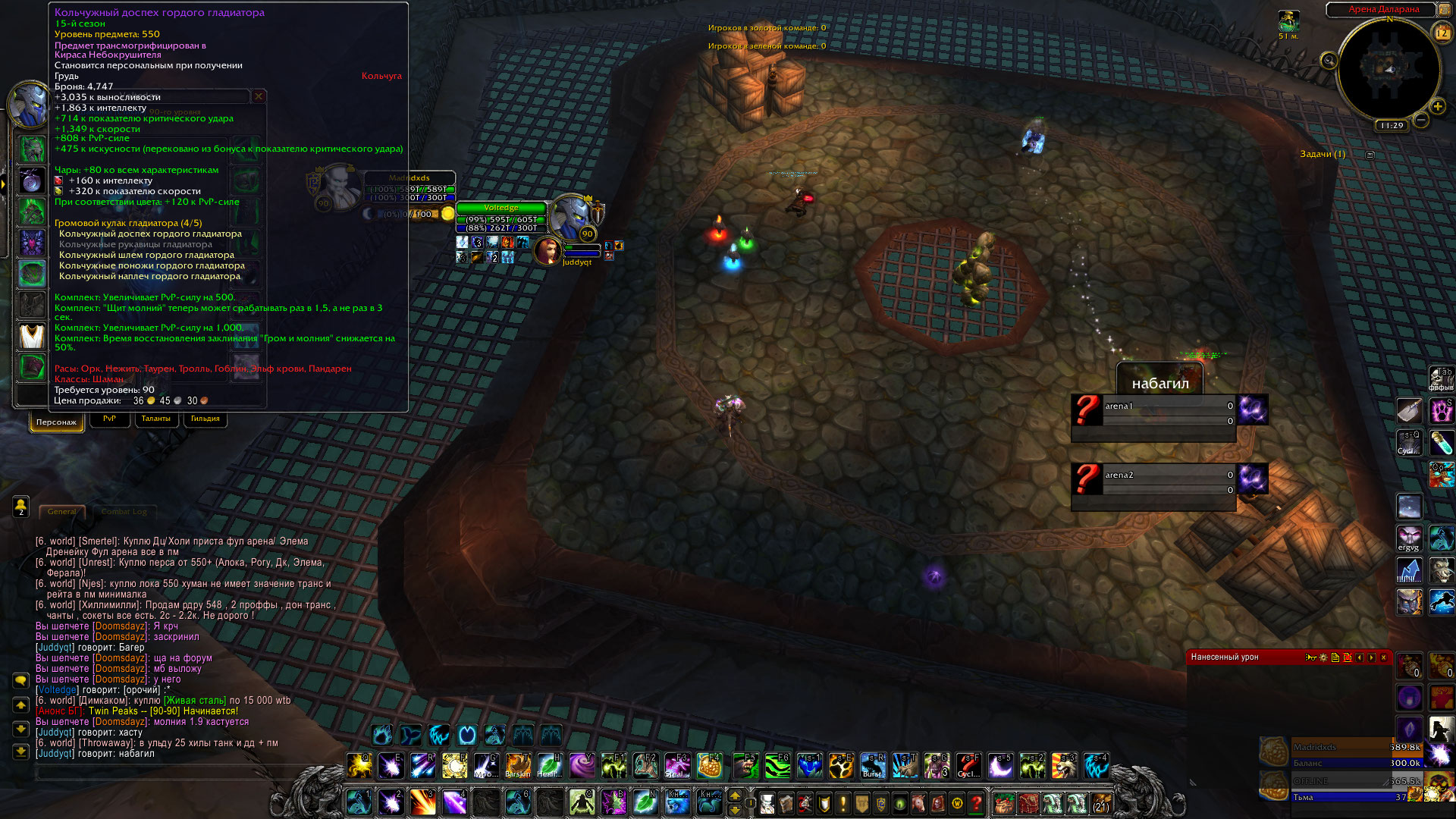Image resolution: width=1456 pixels, height=819 pixels.
Task: Expand the Задачи objectives tracker
Action: coord(1370,155)
